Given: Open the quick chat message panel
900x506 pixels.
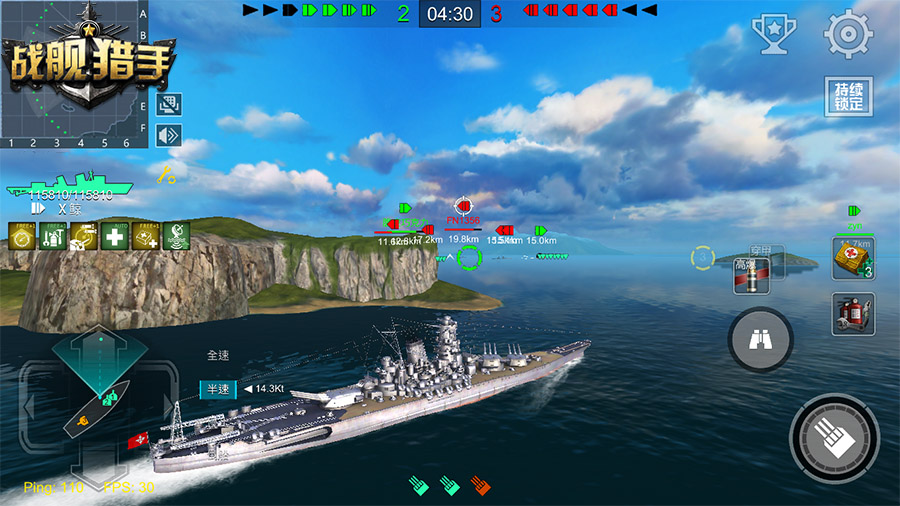Looking at the screenshot, I should [x=169, y=104].
